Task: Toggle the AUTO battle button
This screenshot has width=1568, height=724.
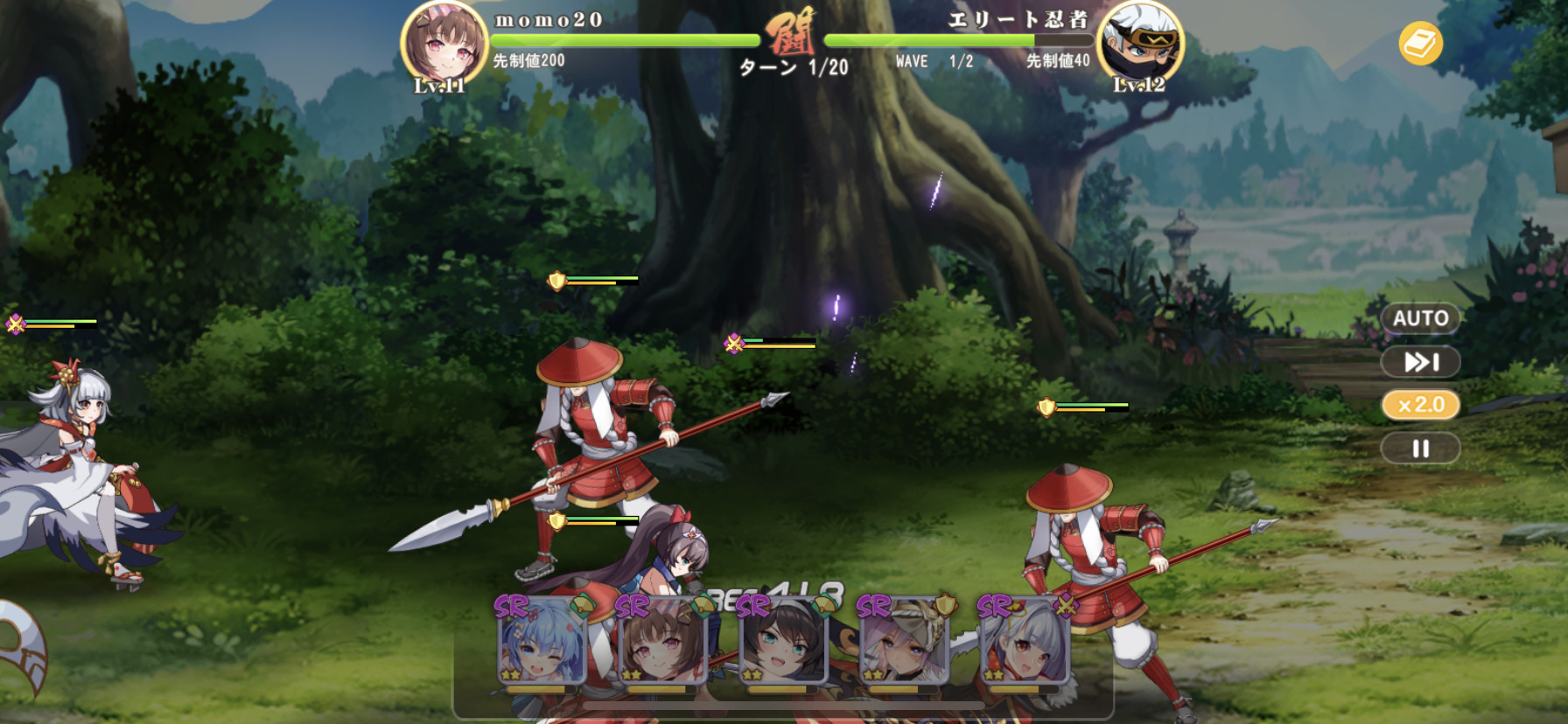Action: [x=1420, y=318]
